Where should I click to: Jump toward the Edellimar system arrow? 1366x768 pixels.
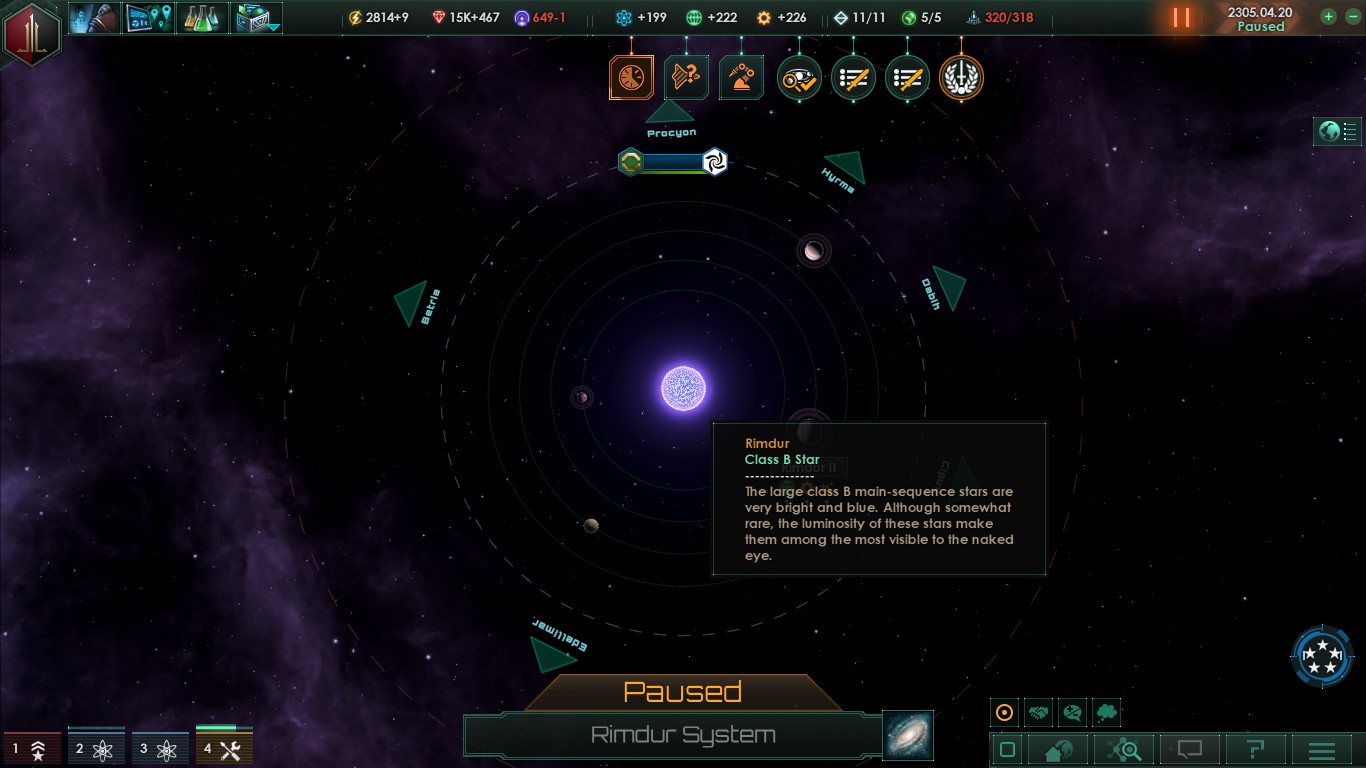tap(550, 654)
